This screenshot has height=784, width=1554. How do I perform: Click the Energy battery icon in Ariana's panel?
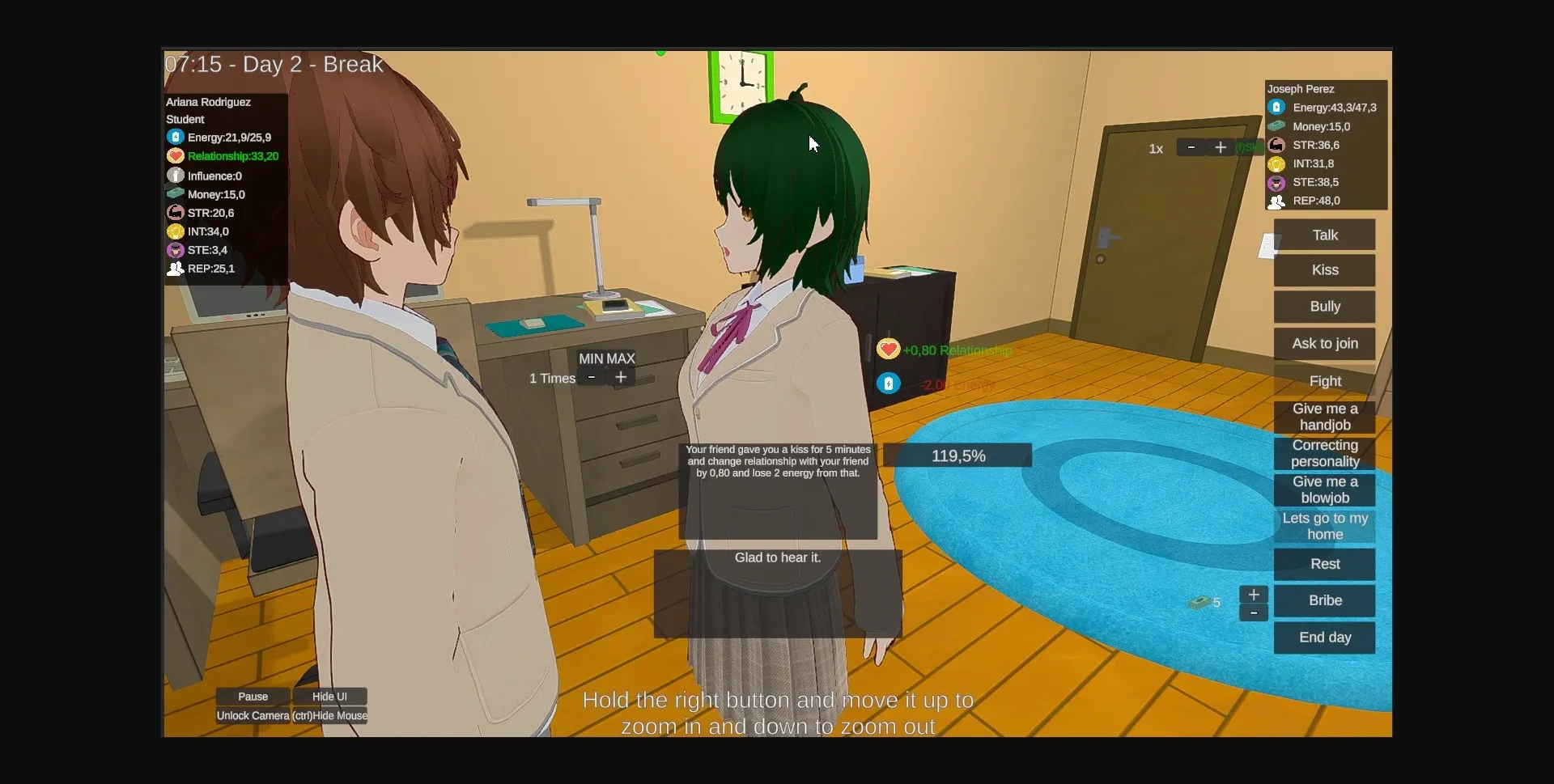pyautogui.click(x=176, y=137)
